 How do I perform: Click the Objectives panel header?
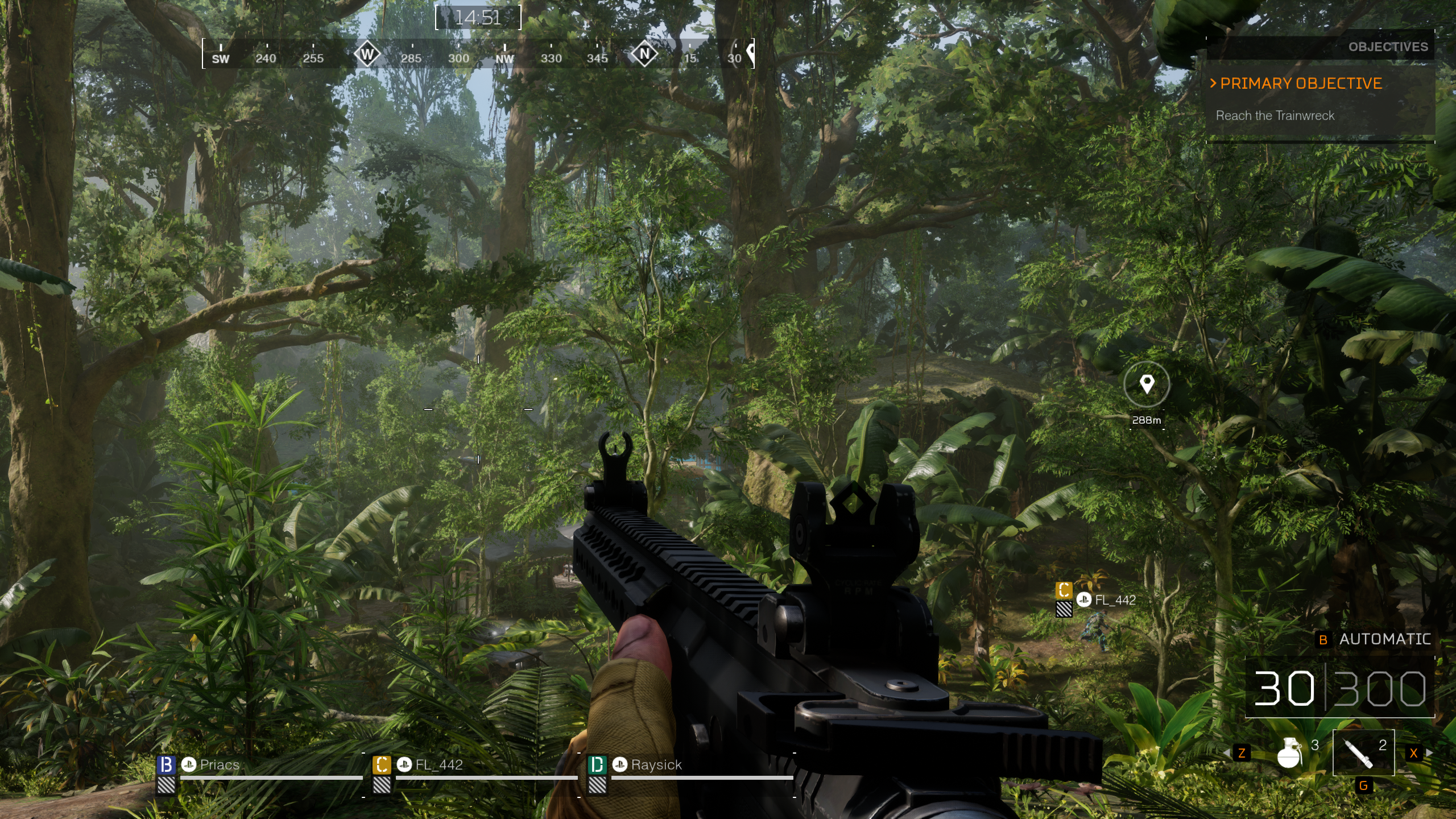point(1387,47)
